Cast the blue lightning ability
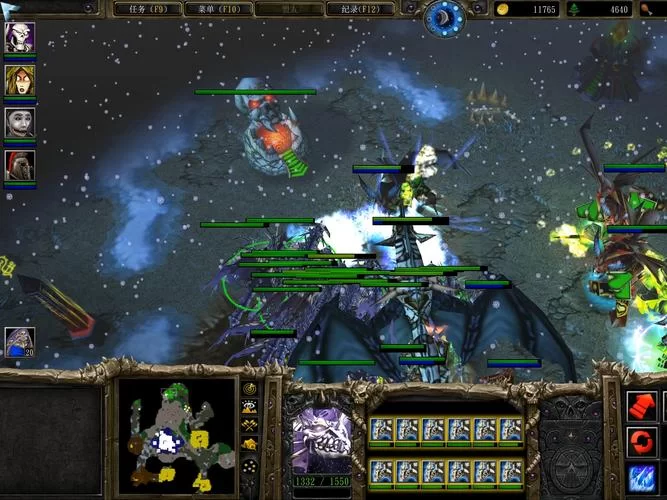 (x=641, y=478)
